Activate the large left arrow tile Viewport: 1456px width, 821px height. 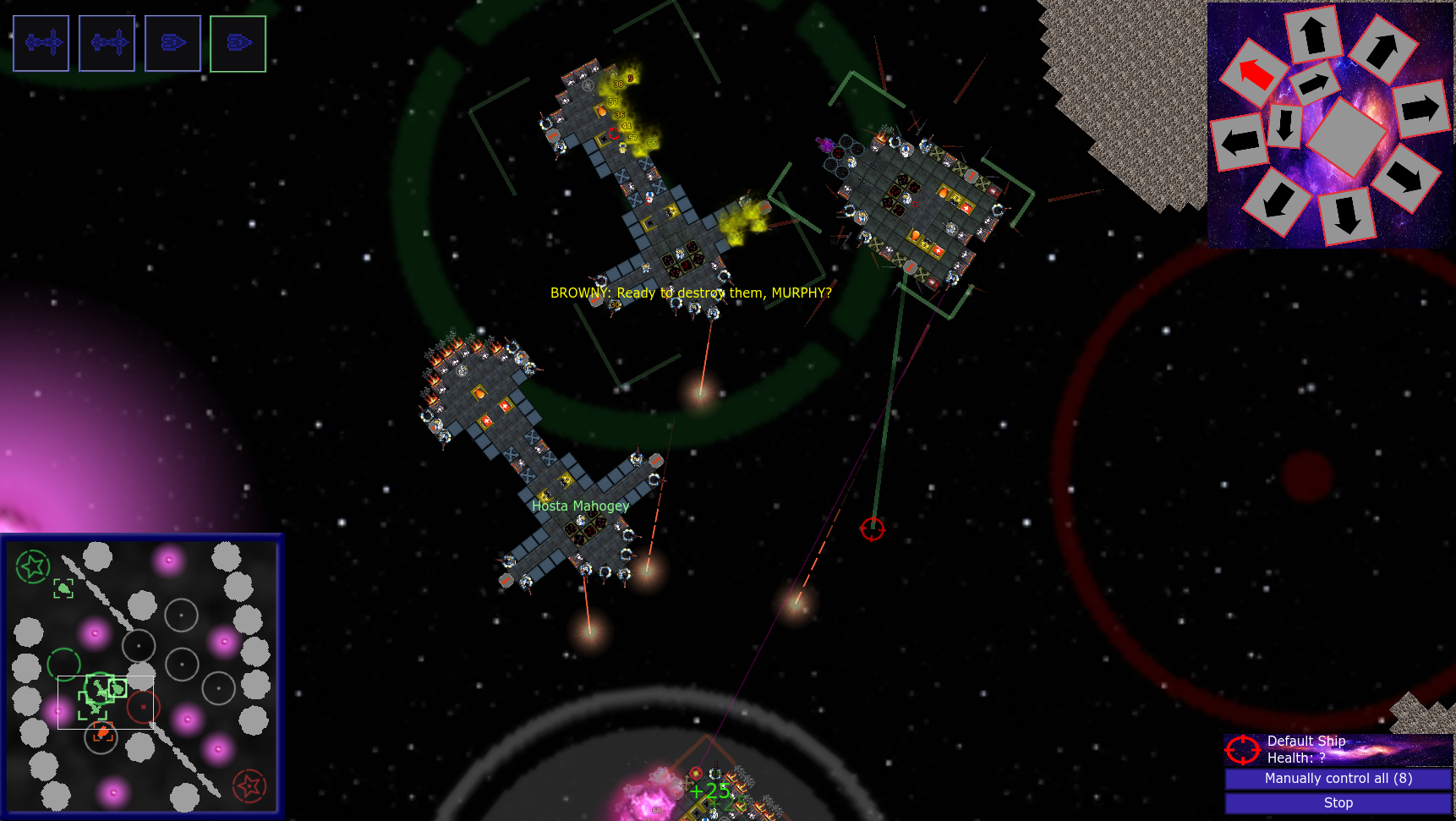coord(1240,142)
